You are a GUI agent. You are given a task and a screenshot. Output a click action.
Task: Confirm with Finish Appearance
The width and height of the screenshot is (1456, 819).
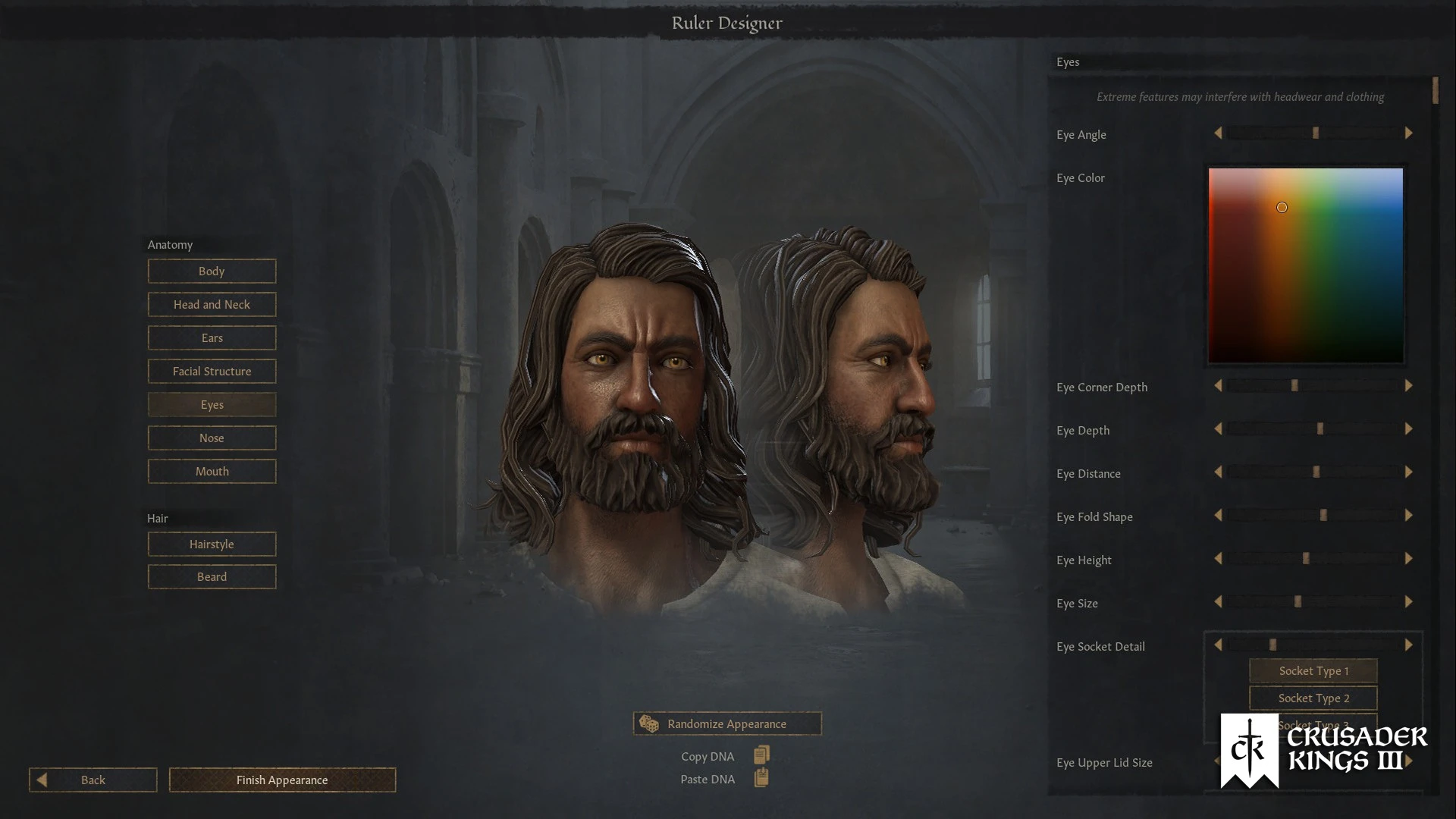(x=282, y=780)
